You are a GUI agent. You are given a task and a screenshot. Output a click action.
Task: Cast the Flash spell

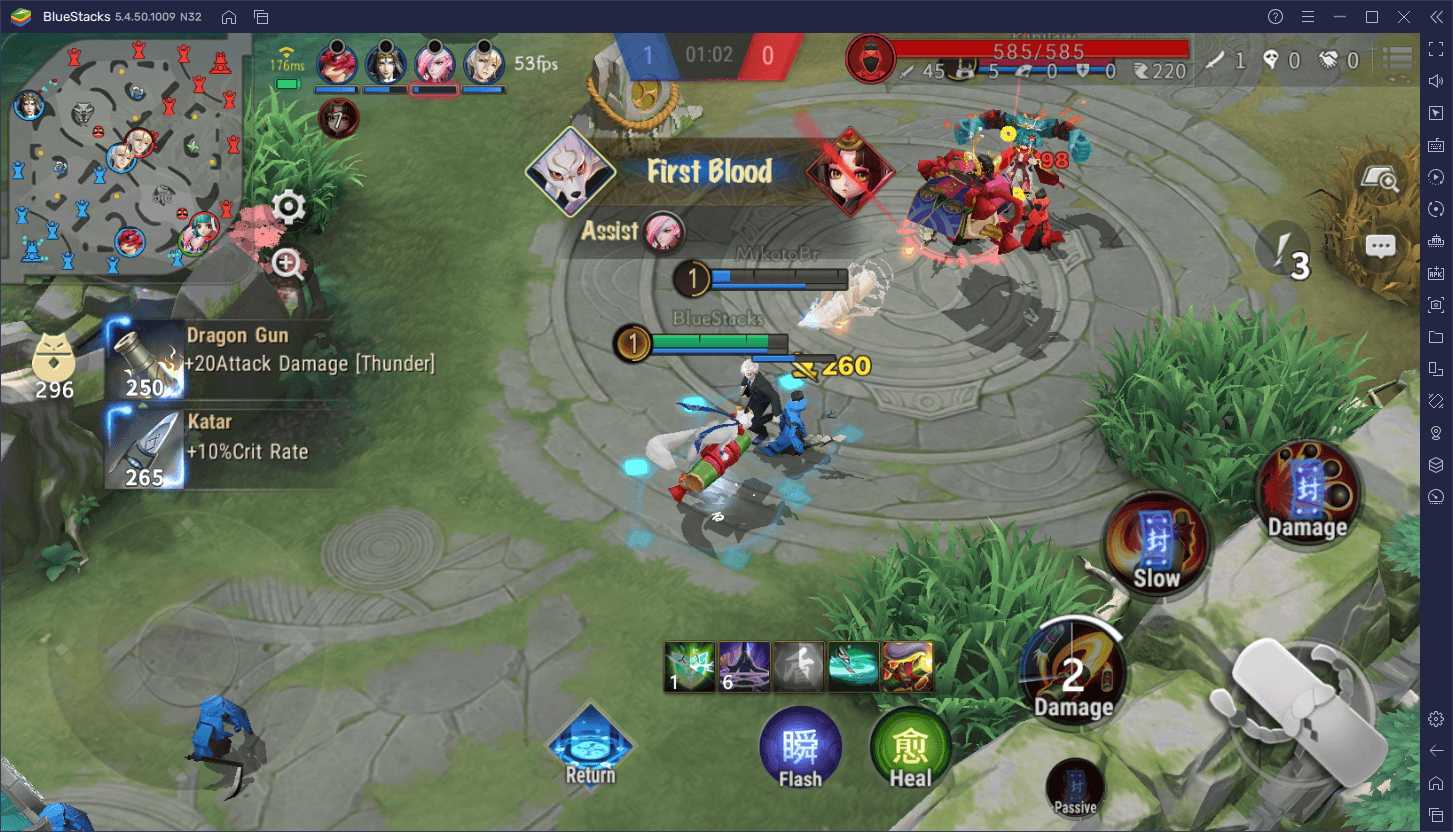[x=800, y=752]
